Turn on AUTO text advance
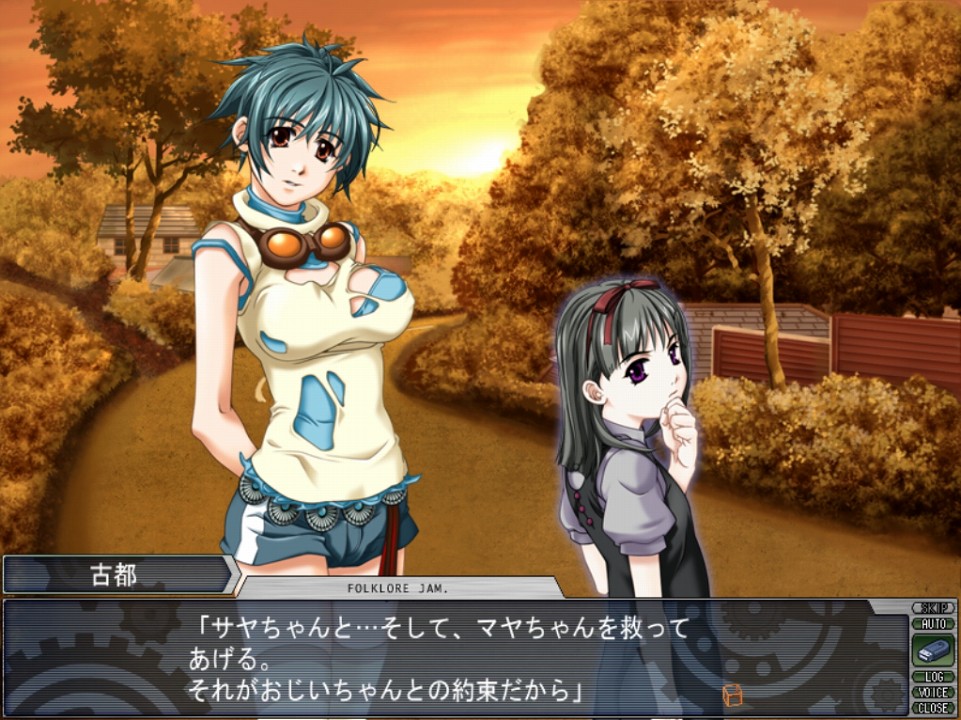The image size is (961, 720). [931, 623]
